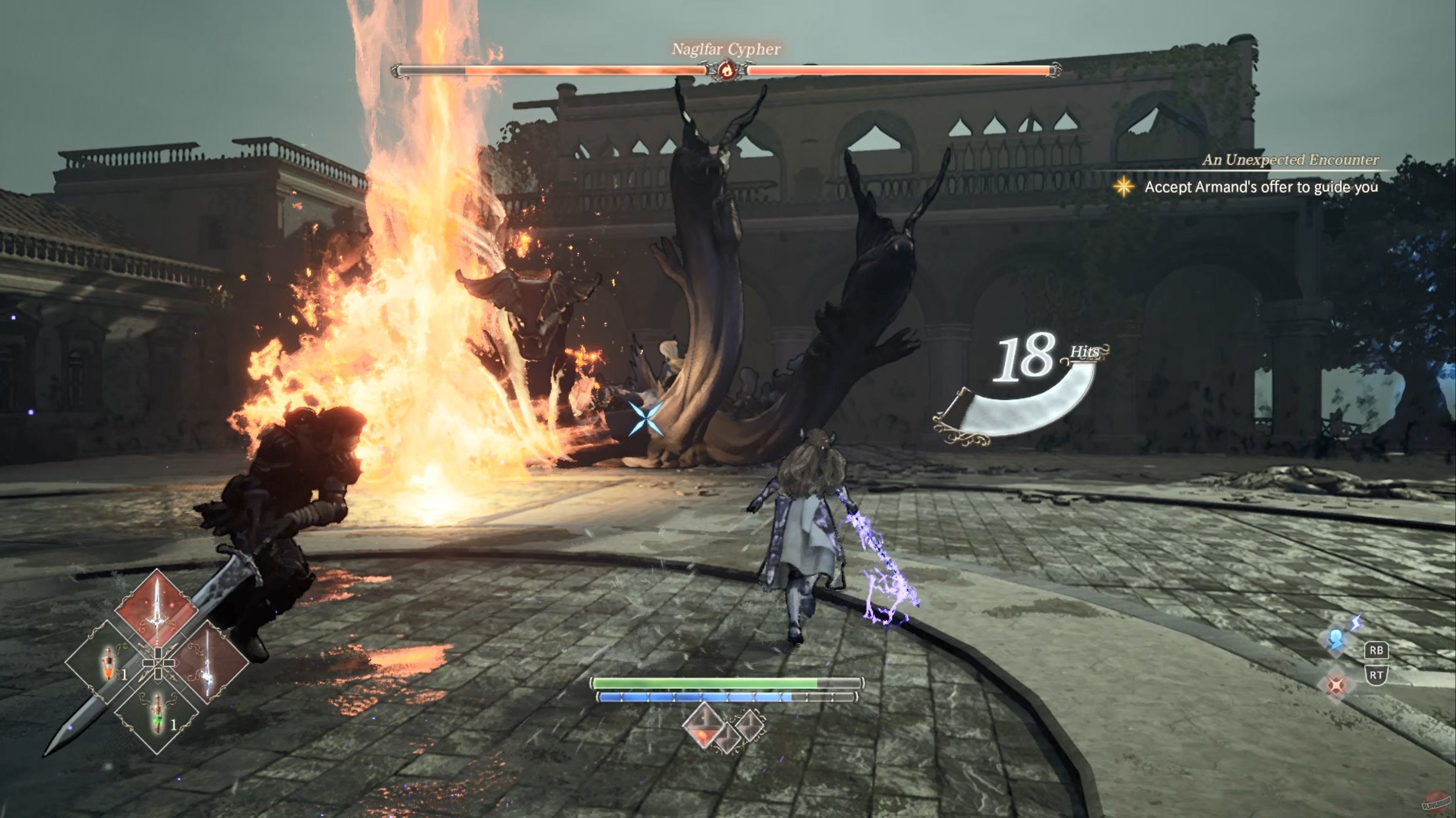Click the blue enemy lock-on crosshair marker
The image size is (1456, 818).
coord(646,419)
